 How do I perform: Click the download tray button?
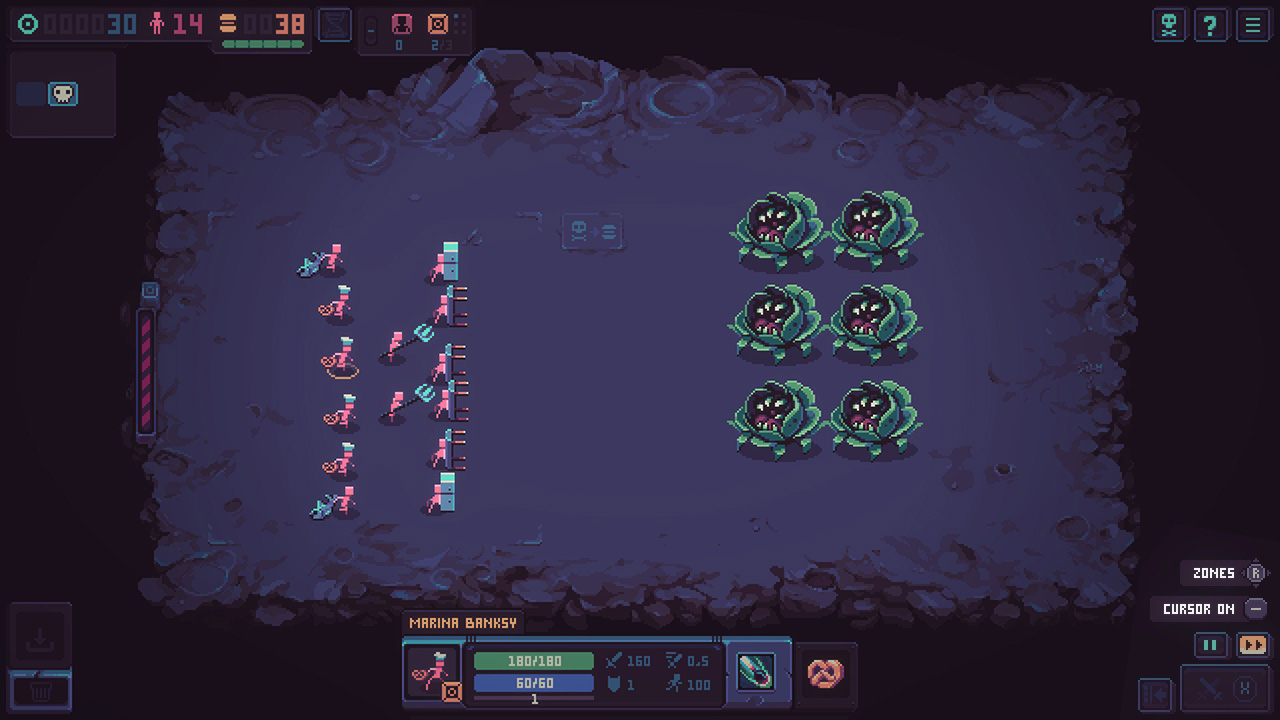point(41,638)
